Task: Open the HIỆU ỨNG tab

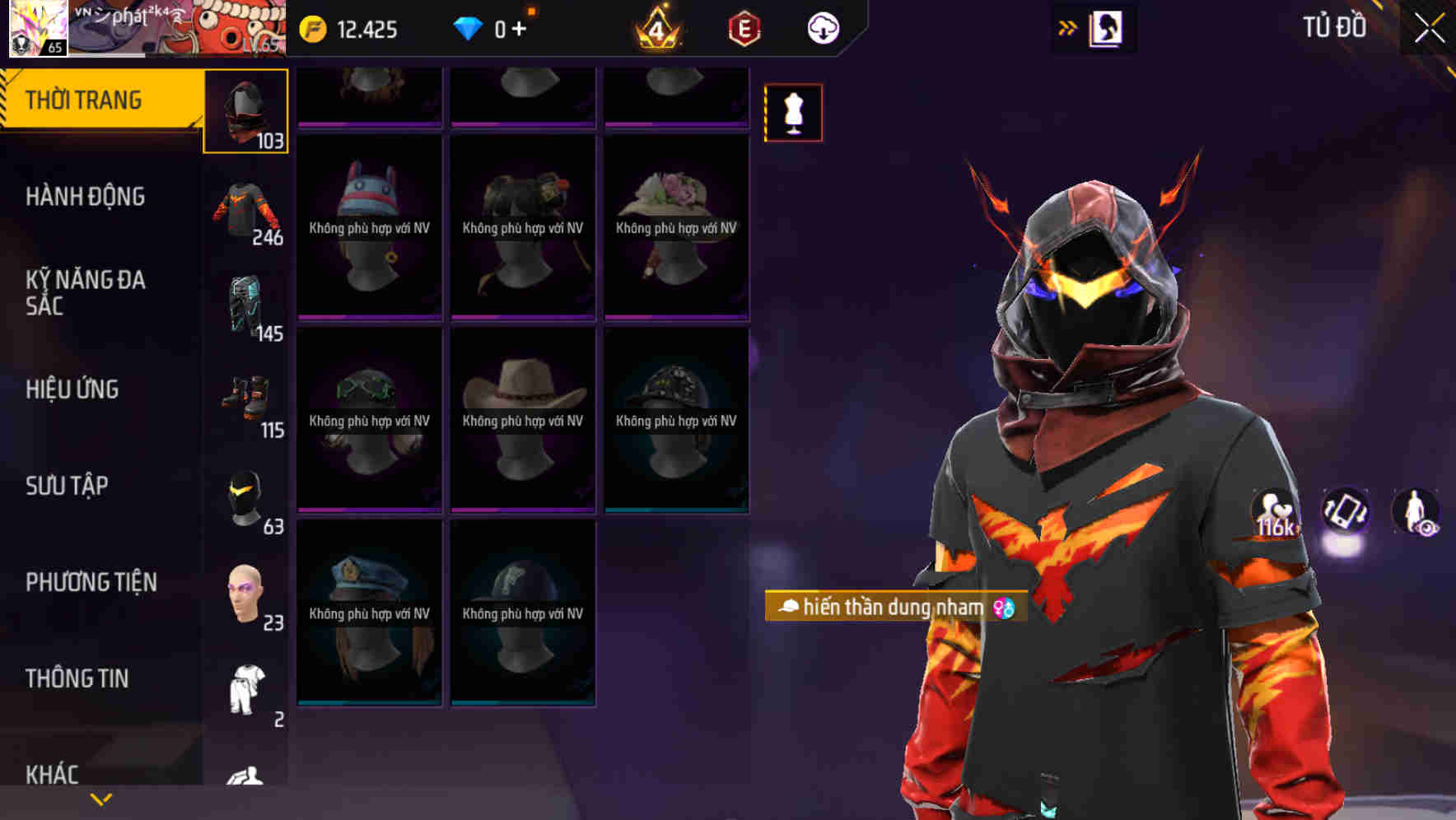Action: pyautogui.click(x=72, y=389)
